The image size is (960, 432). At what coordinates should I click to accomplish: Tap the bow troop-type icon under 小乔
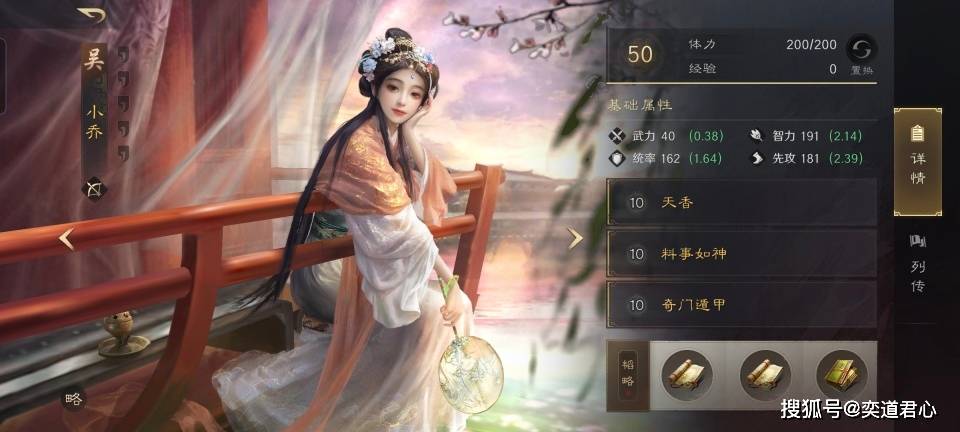pyautogui.click(x=95, y=188)
